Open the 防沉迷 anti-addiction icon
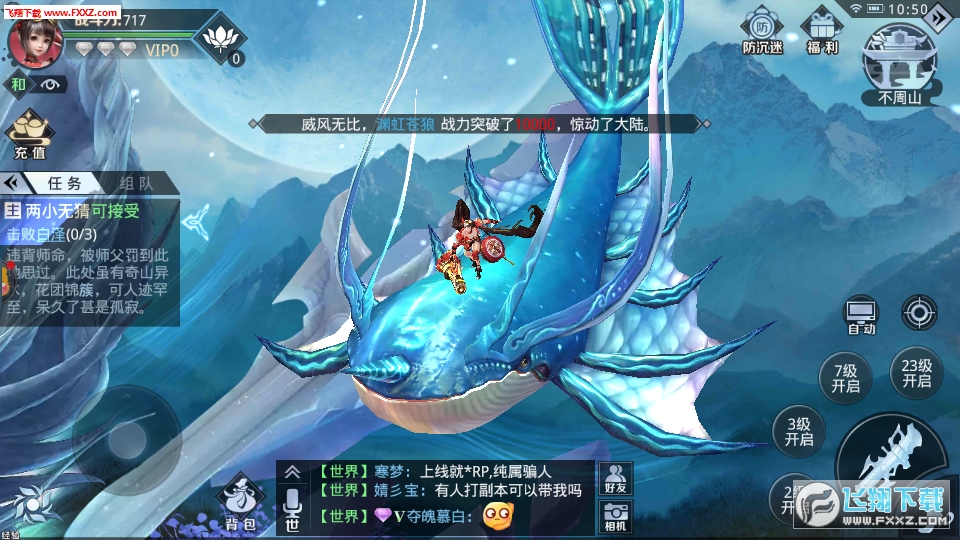Image resolution: width=960 pixels, height=540 pixels. pyautogui.click(x=762, y=32)
